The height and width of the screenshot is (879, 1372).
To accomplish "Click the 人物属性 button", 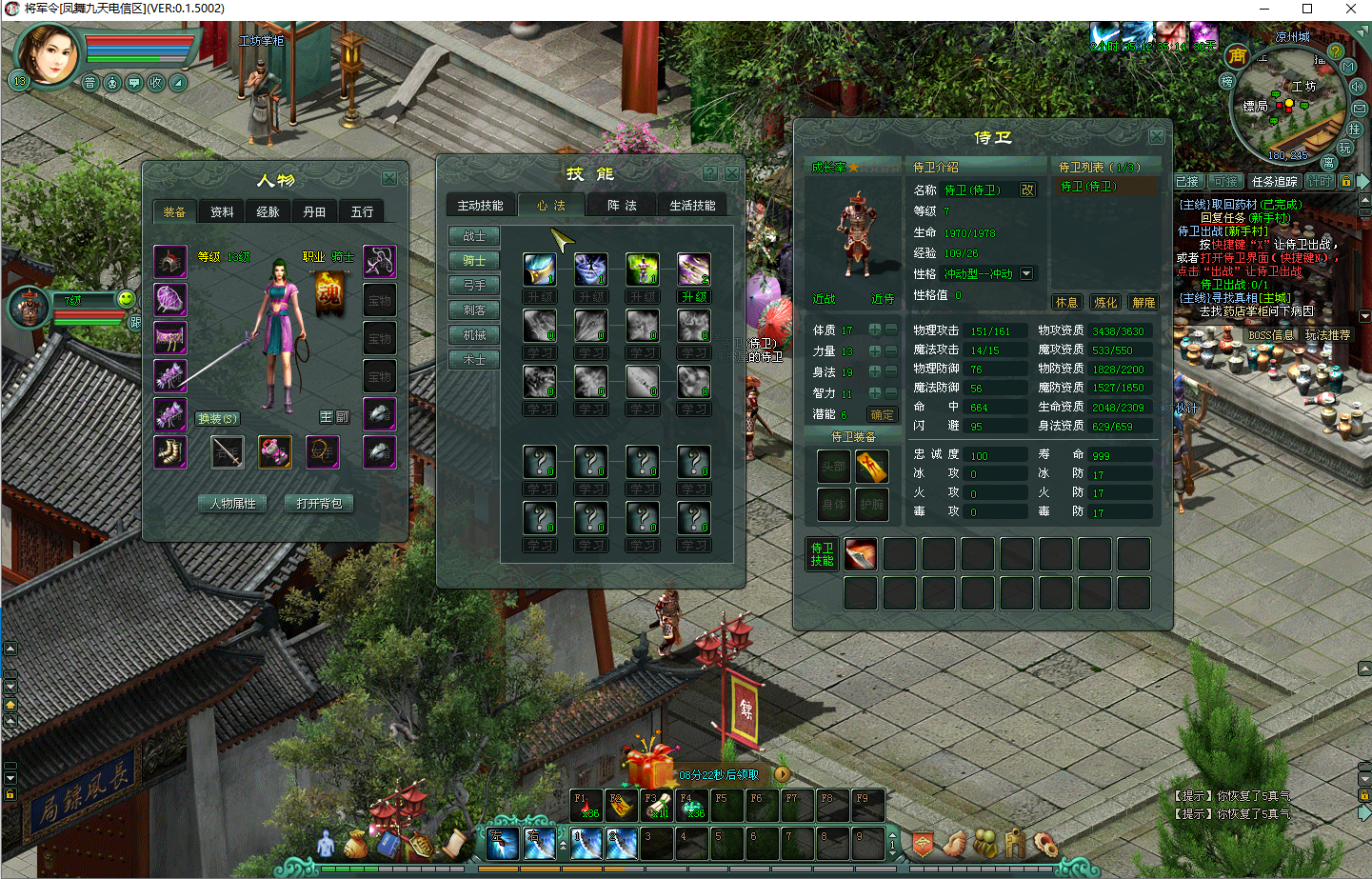I will pos(233,503).
